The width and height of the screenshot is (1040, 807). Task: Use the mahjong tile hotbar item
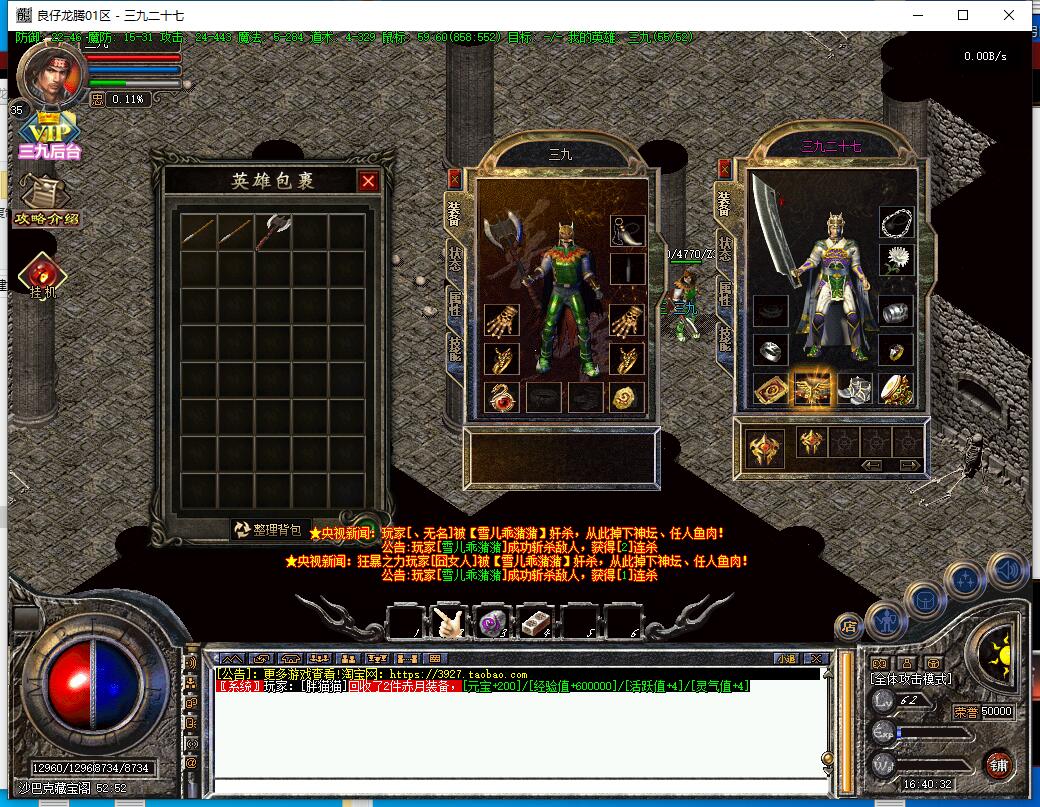coord(535,622)
